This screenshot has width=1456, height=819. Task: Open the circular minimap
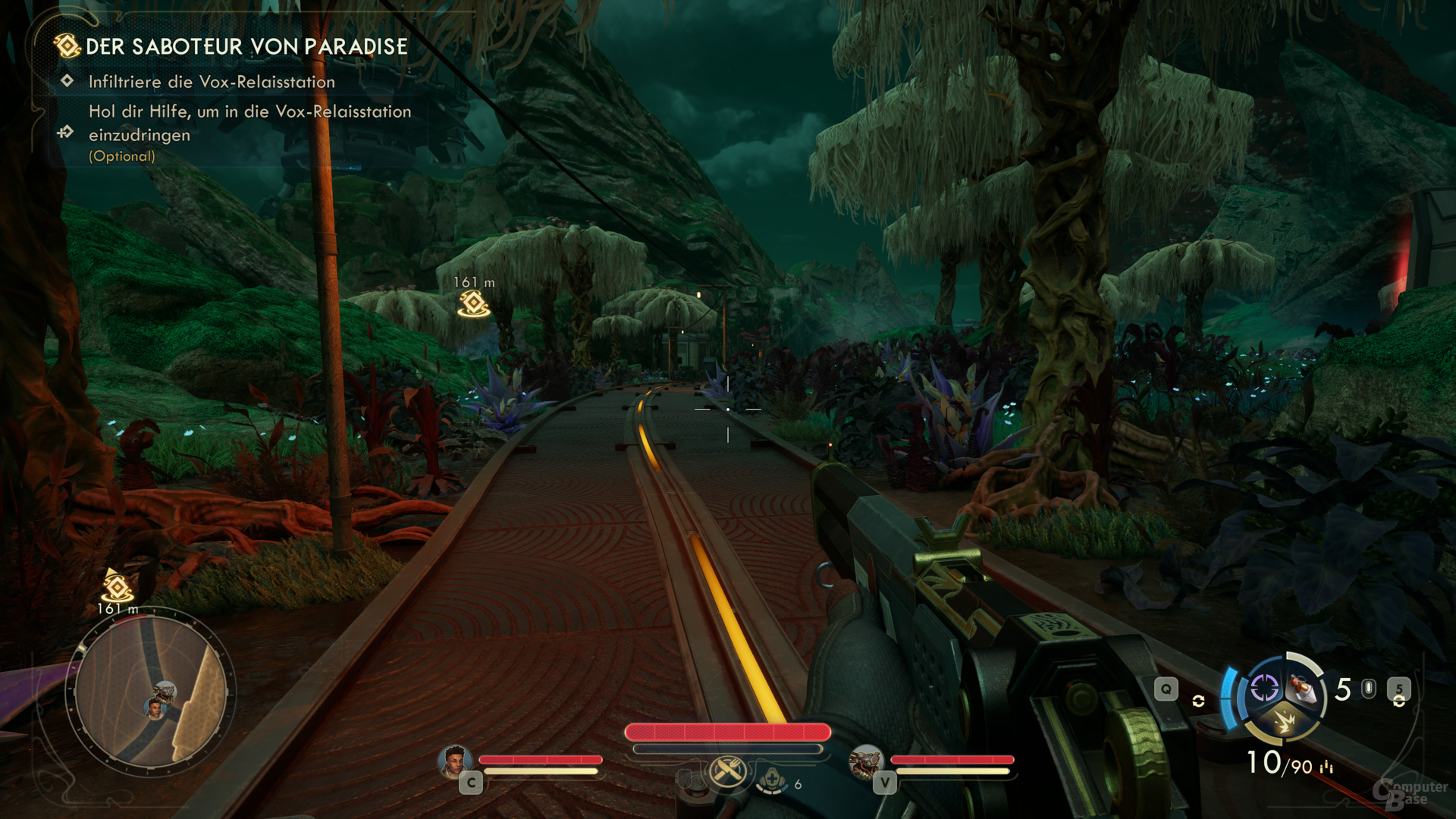[151, 695]
